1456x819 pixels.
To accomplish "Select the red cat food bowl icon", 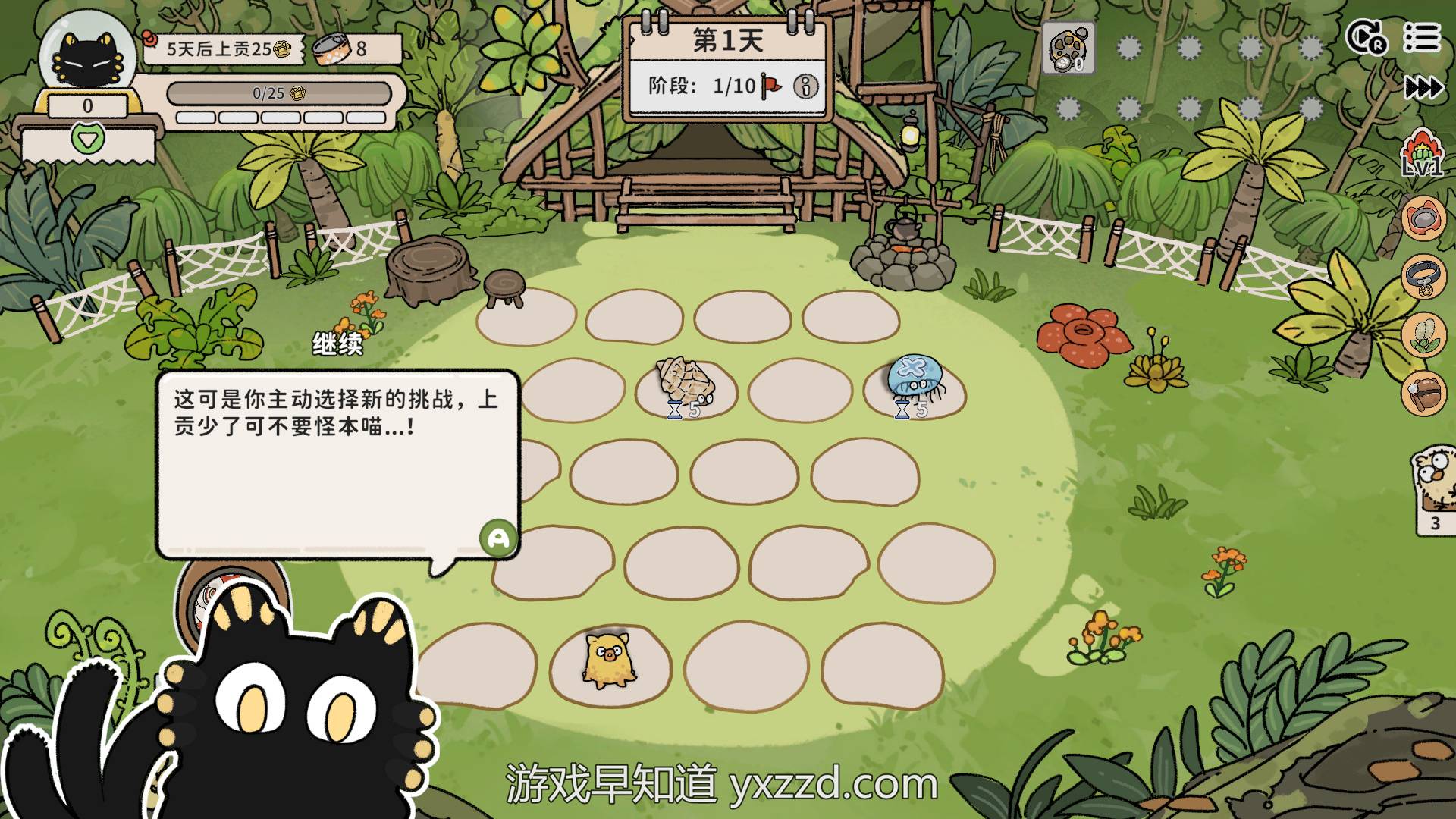I will 1423,218.
